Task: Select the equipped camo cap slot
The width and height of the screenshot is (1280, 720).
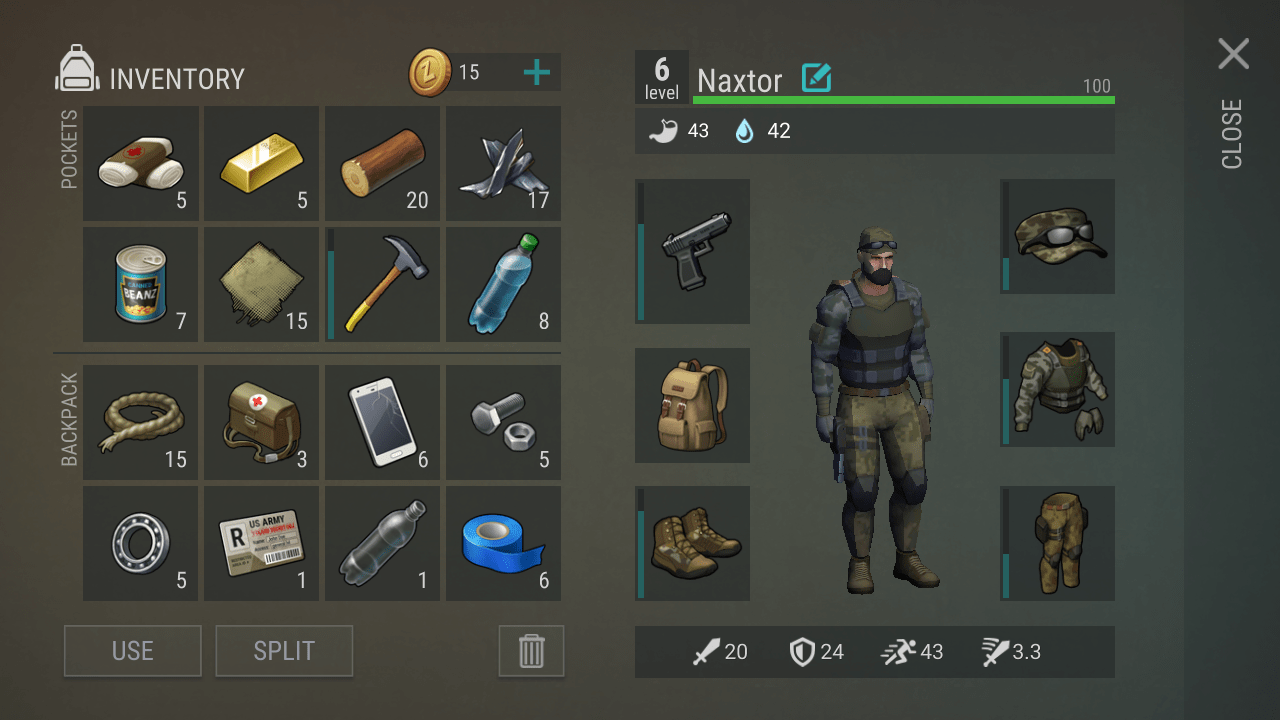Action: coord(1058,236)
